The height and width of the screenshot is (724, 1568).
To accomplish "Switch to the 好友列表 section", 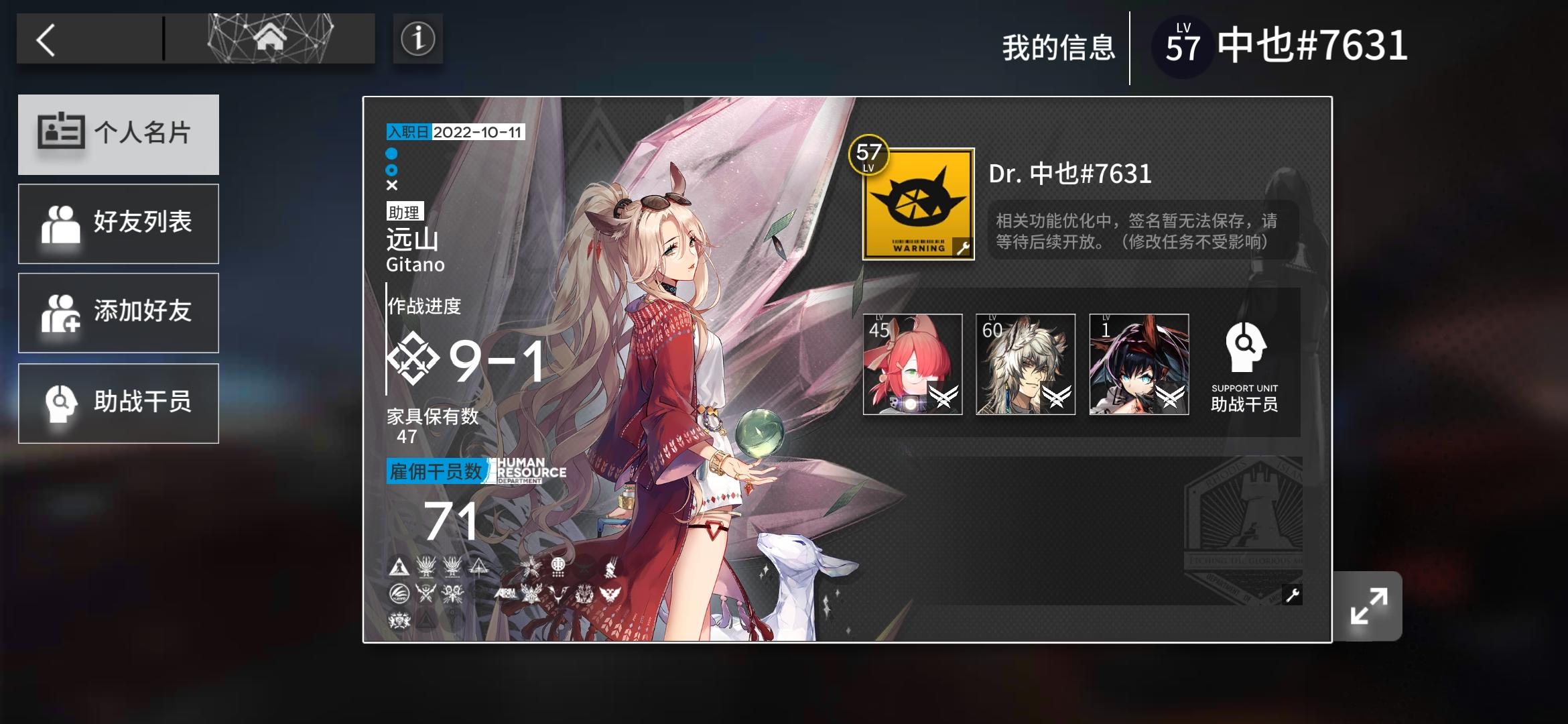I will (119, 223).
